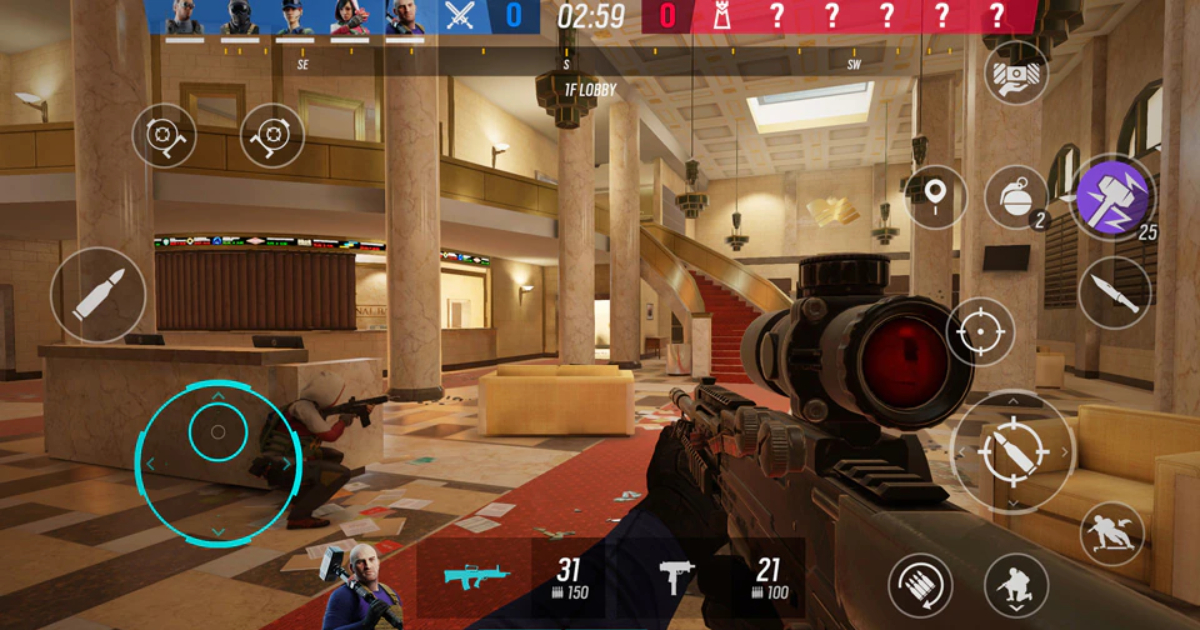The height and width of the screenshot is (630, 1200).
Task: Switch to the secondary machine pistol
Action: click(675, 577)
